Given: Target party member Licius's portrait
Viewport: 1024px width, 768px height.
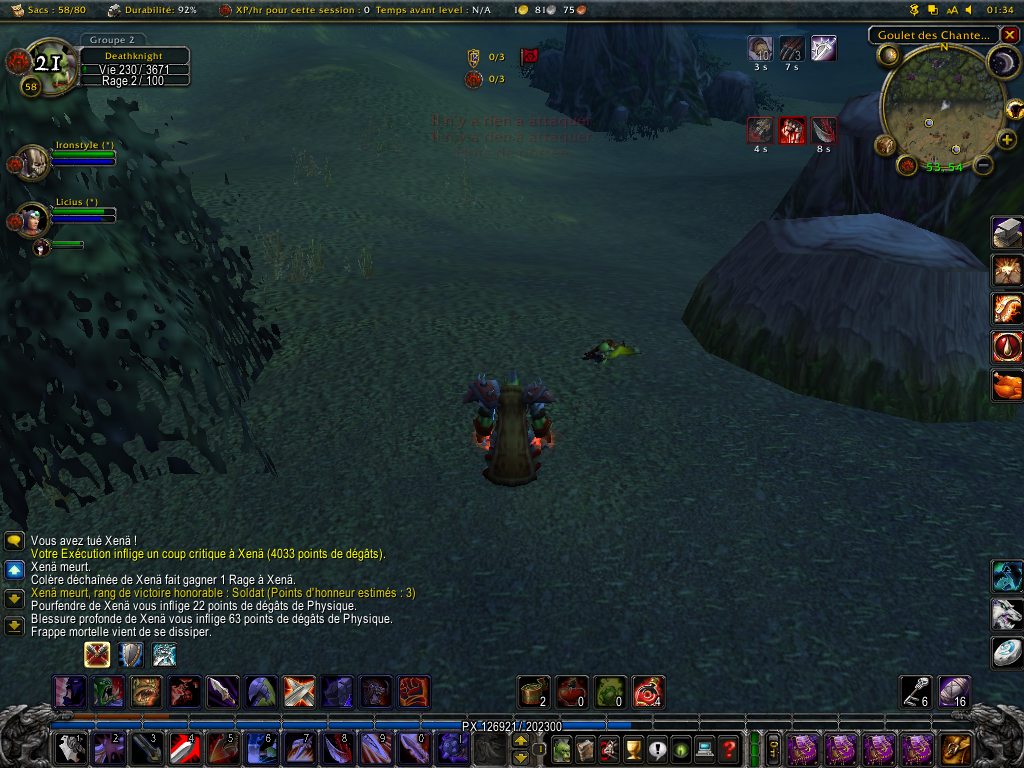Looking at the screenshot, I should pos(34,218).
